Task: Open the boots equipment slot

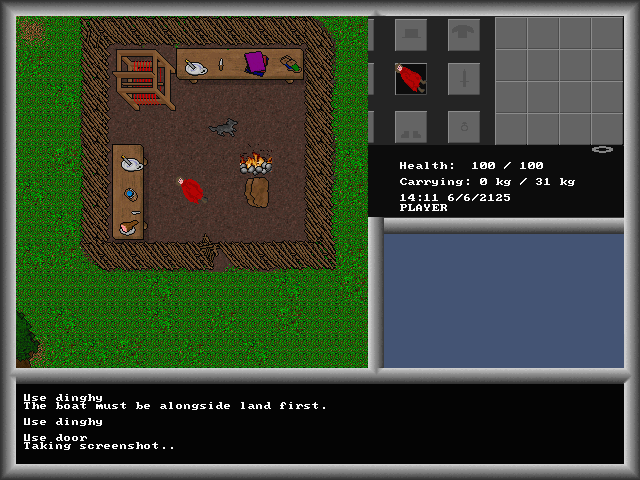Action: [411, 126]
